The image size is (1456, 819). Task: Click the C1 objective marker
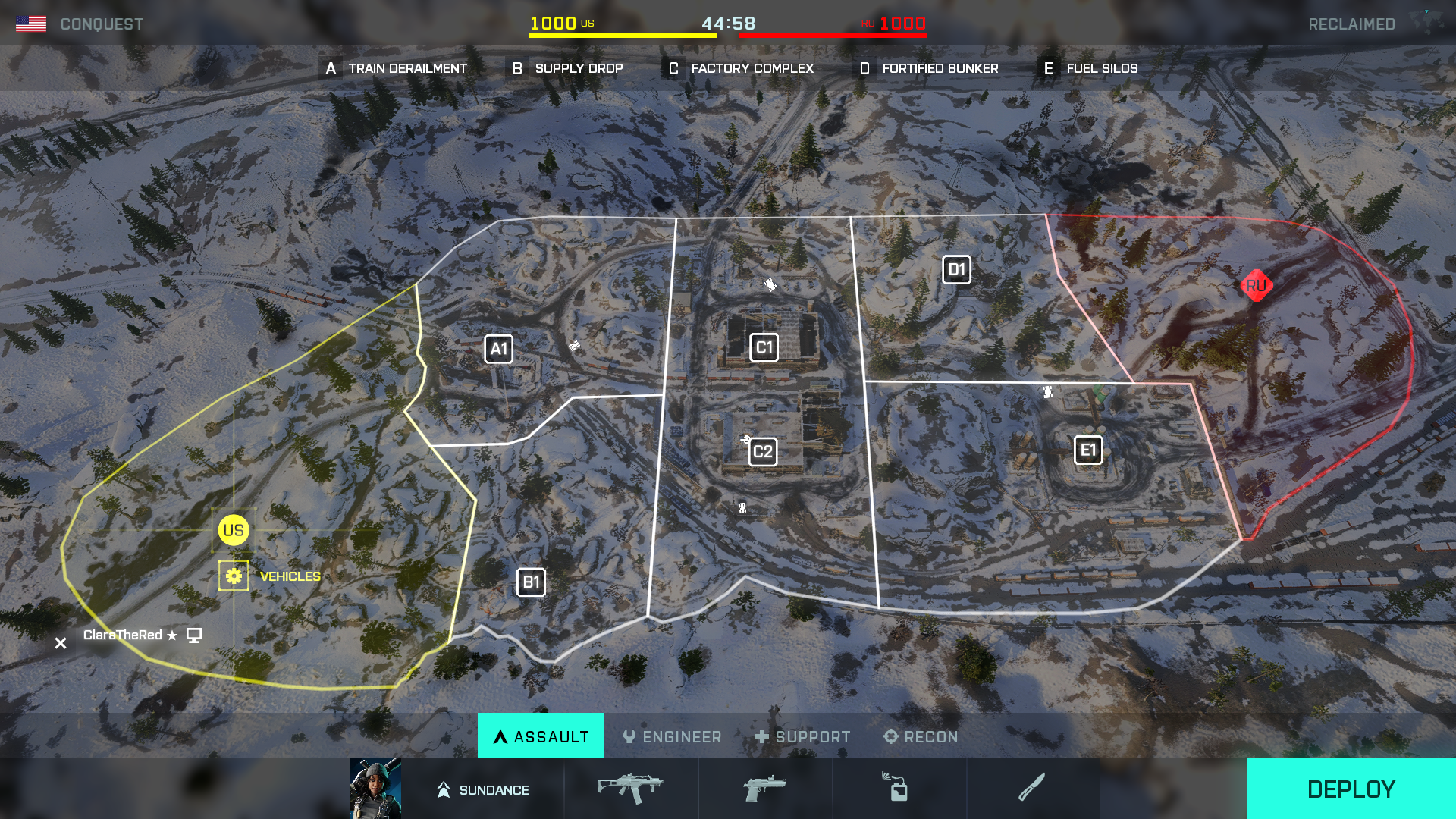coord(764,348)
